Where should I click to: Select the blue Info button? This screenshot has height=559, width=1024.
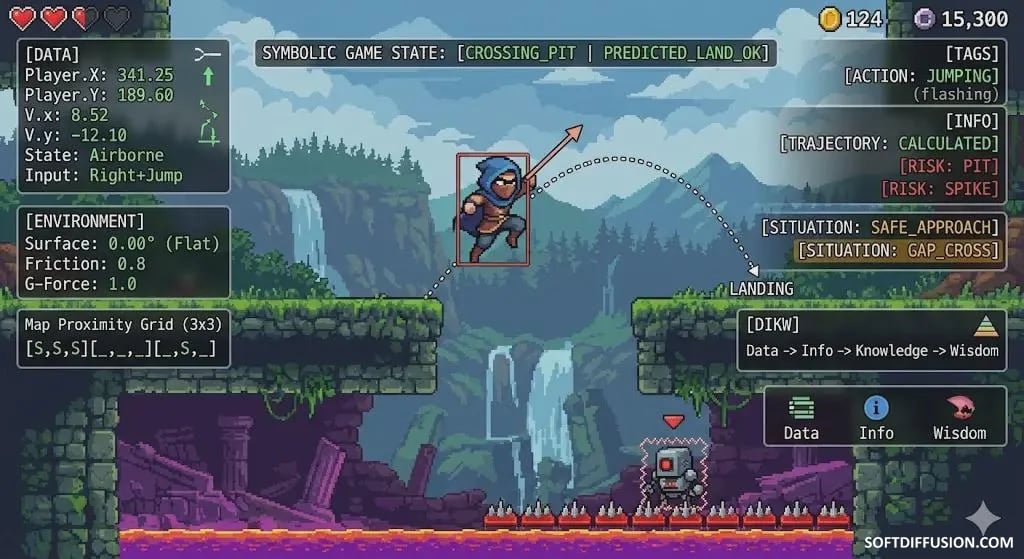876,417
